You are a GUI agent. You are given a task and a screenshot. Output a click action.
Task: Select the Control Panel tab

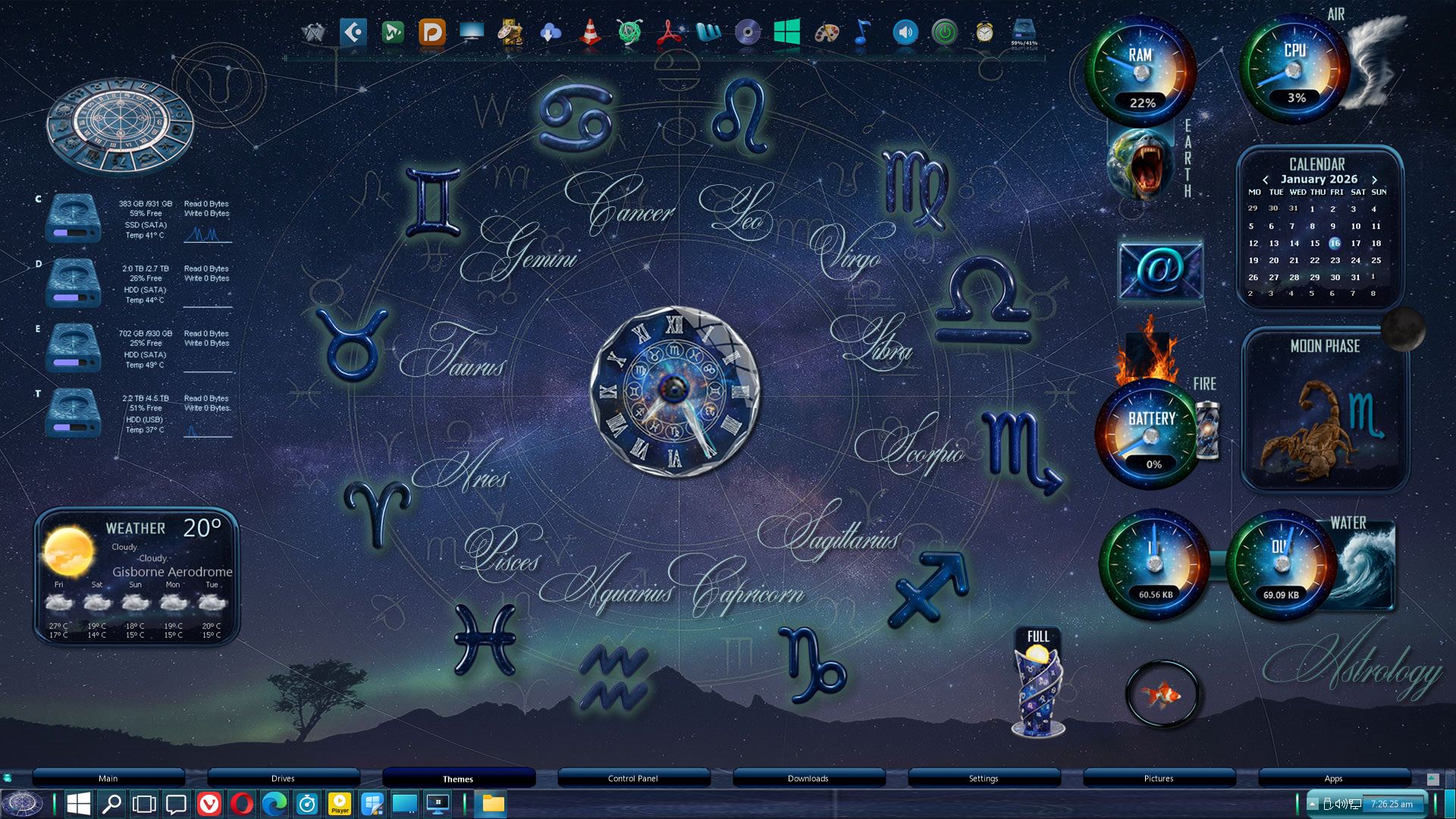(632, 779)
